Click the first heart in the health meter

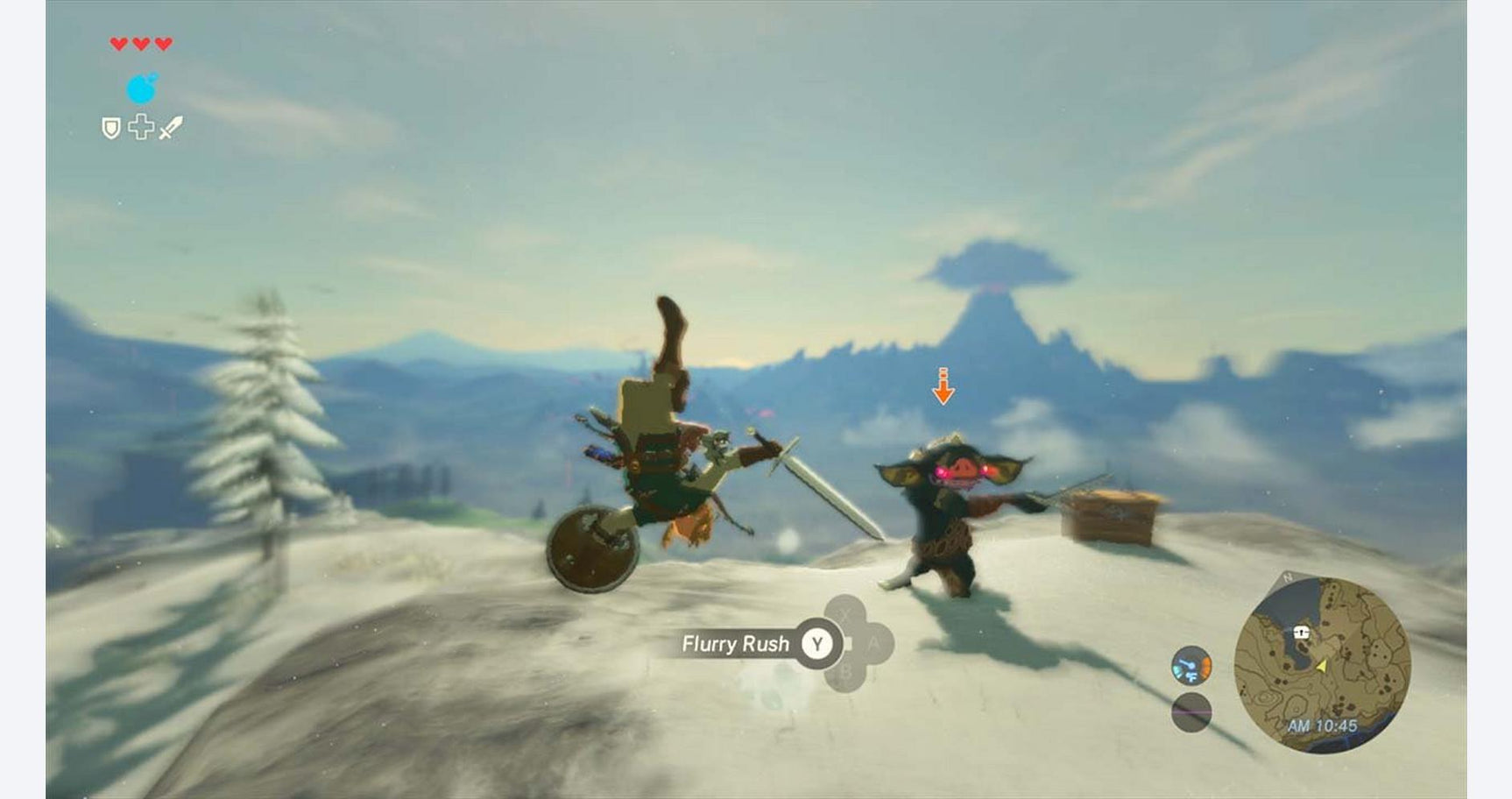(119, 44)
